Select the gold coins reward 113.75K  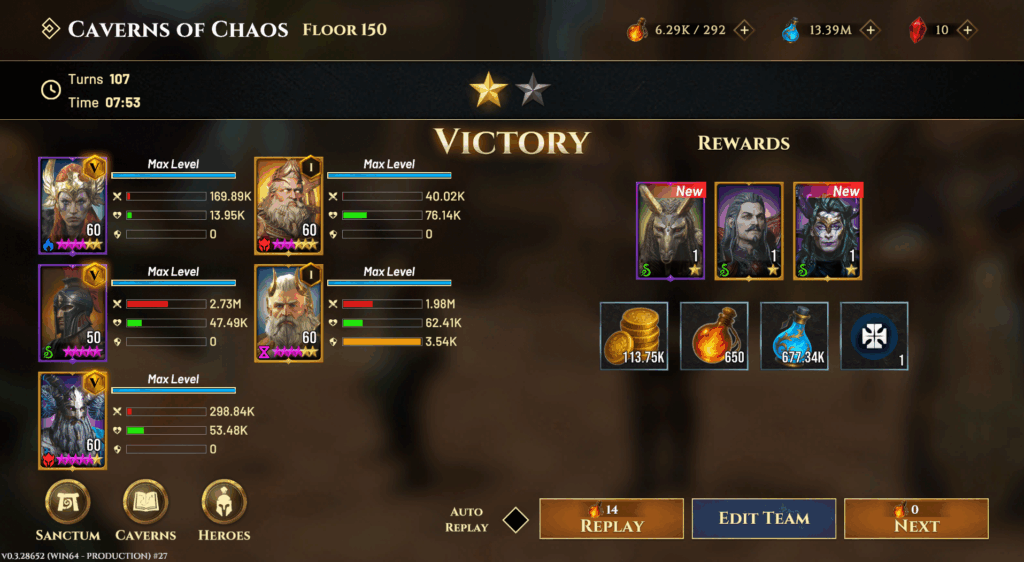[635, 336]
